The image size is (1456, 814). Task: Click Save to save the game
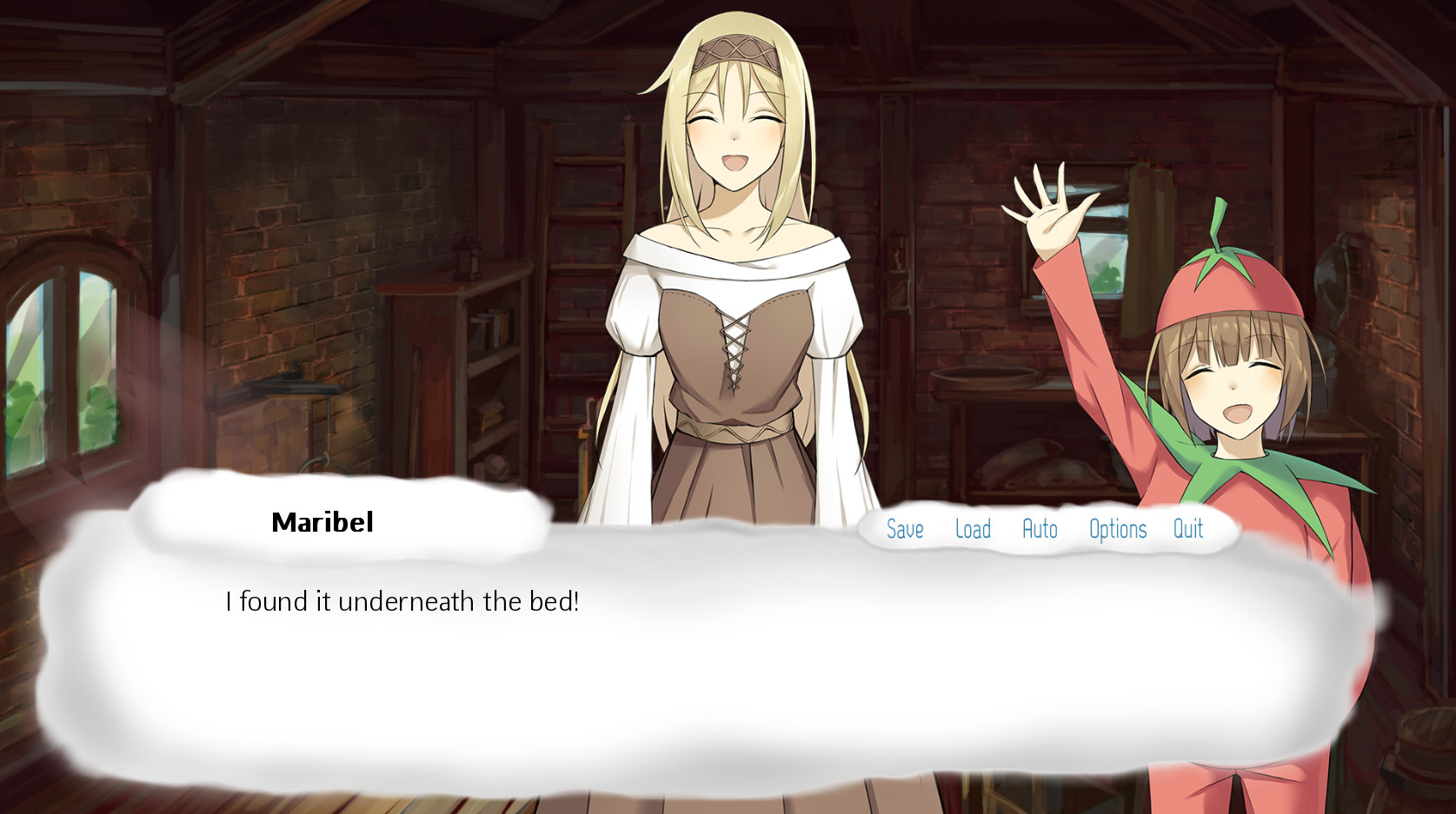[x=905, y=529]
